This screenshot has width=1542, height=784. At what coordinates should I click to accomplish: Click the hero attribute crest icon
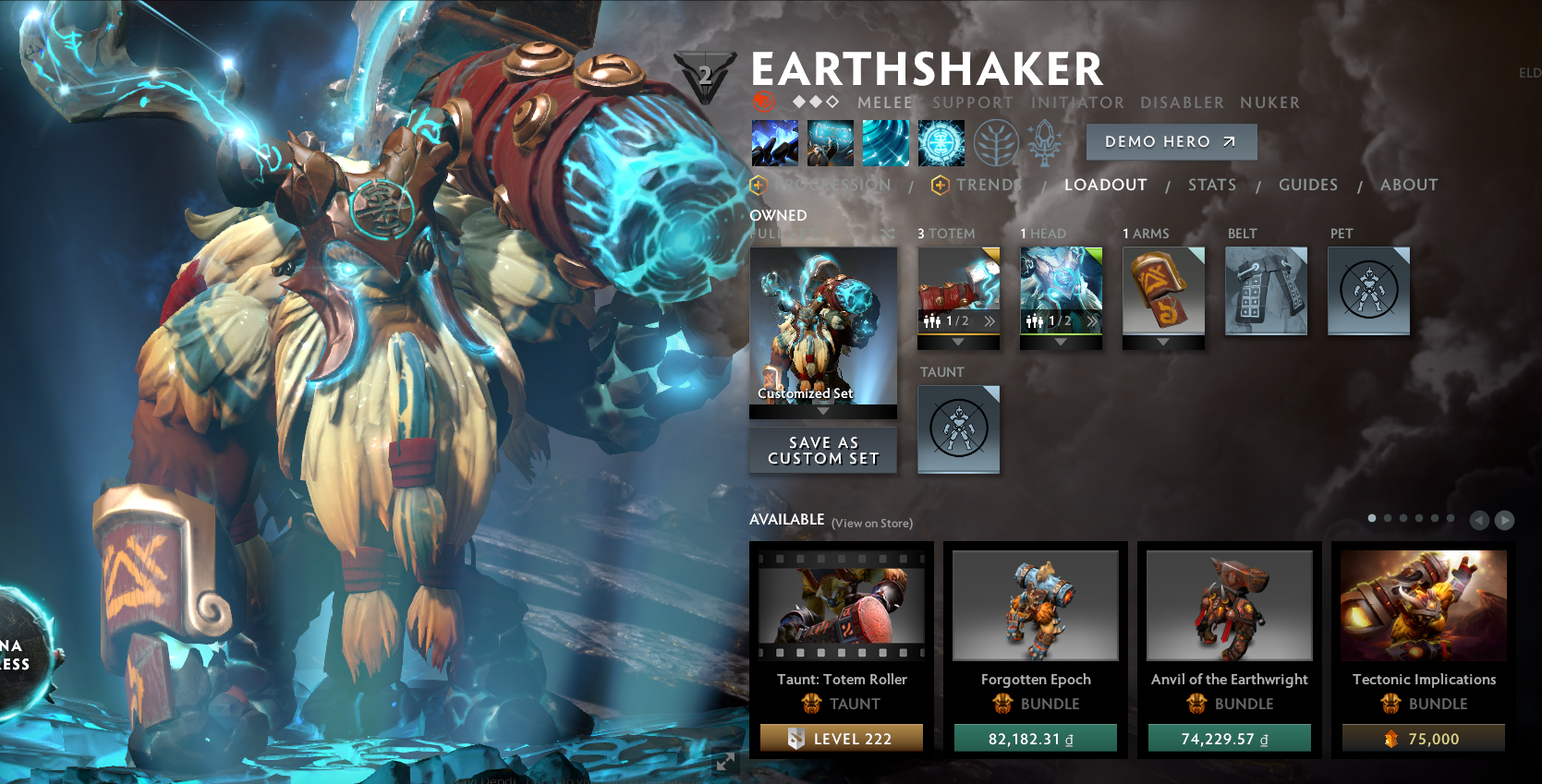point(706,74)
